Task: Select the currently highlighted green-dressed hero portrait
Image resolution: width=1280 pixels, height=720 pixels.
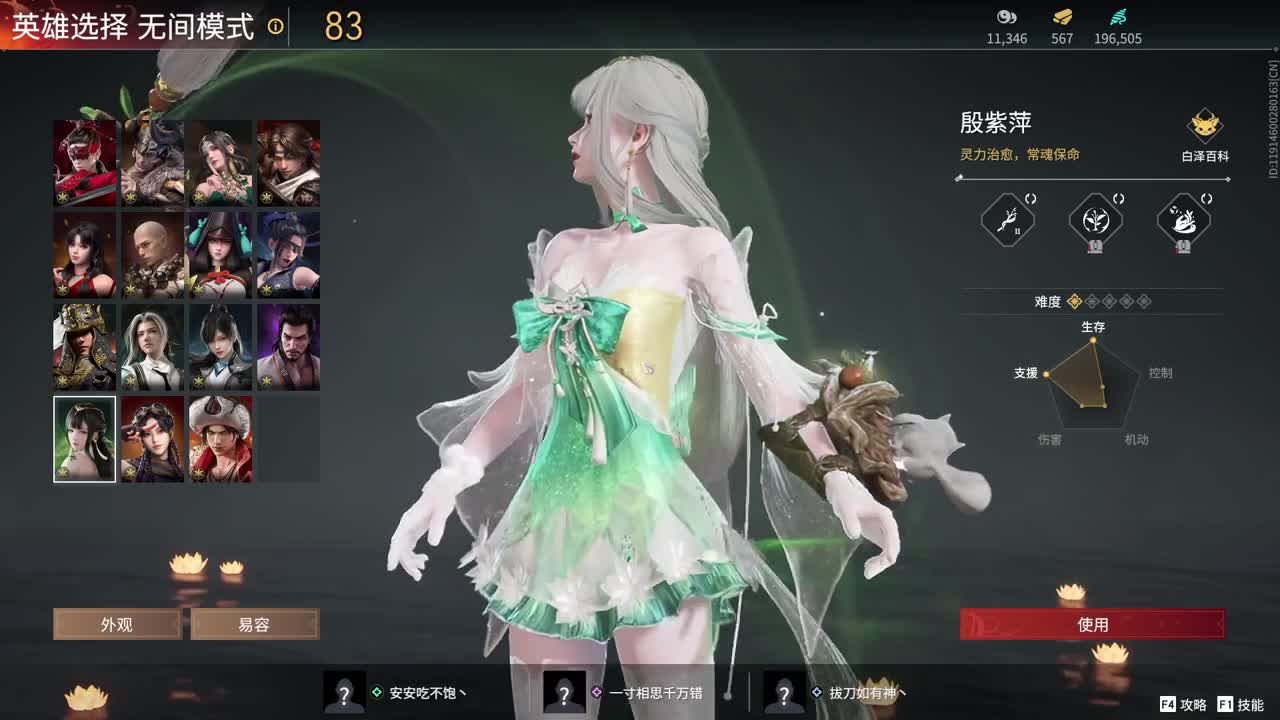Action: pyautogui.click(x=84, y=438)
